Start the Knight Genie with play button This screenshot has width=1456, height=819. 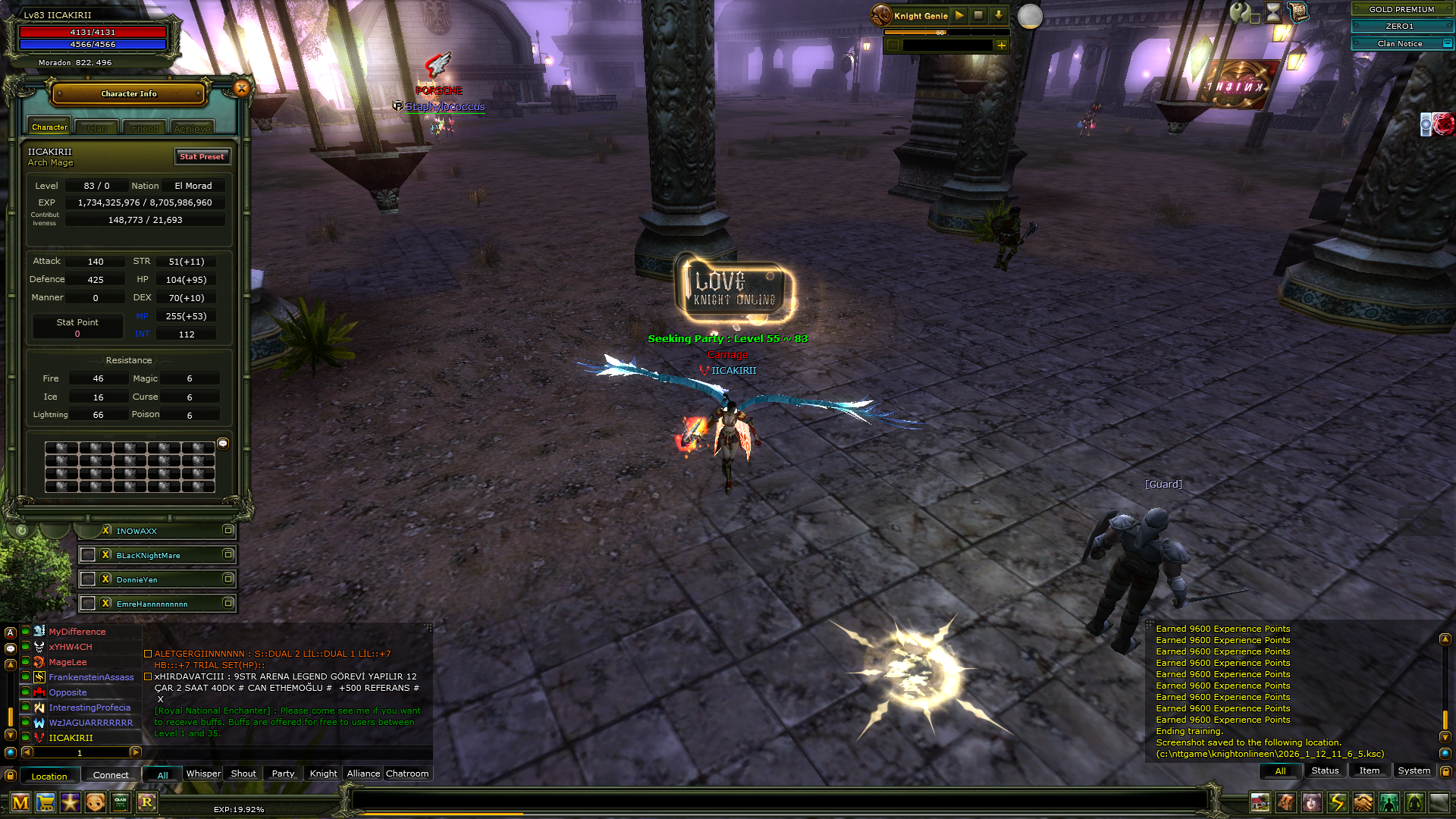pos(959,15)
